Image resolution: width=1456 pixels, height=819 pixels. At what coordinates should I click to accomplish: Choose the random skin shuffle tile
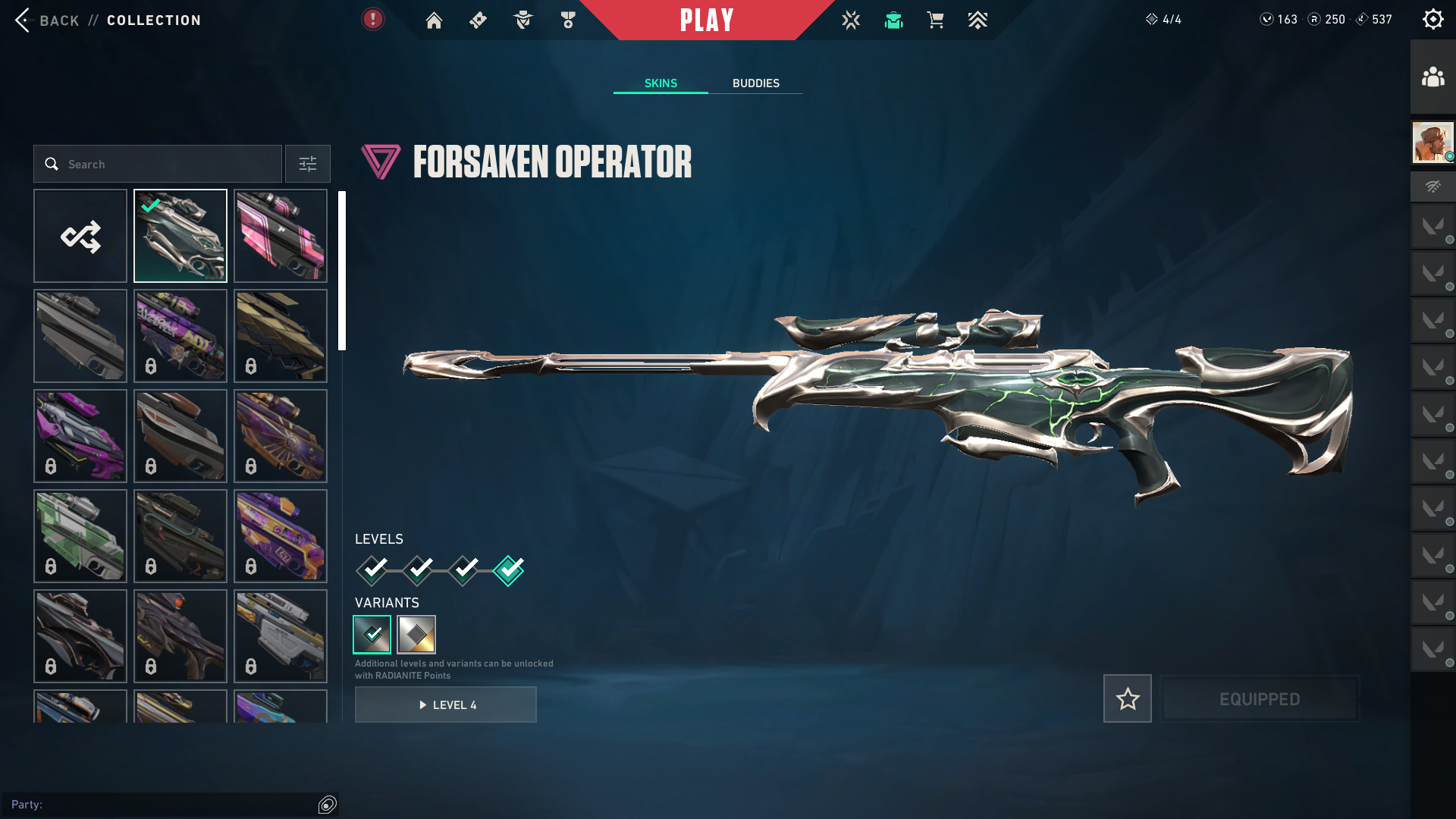(80, 236)
